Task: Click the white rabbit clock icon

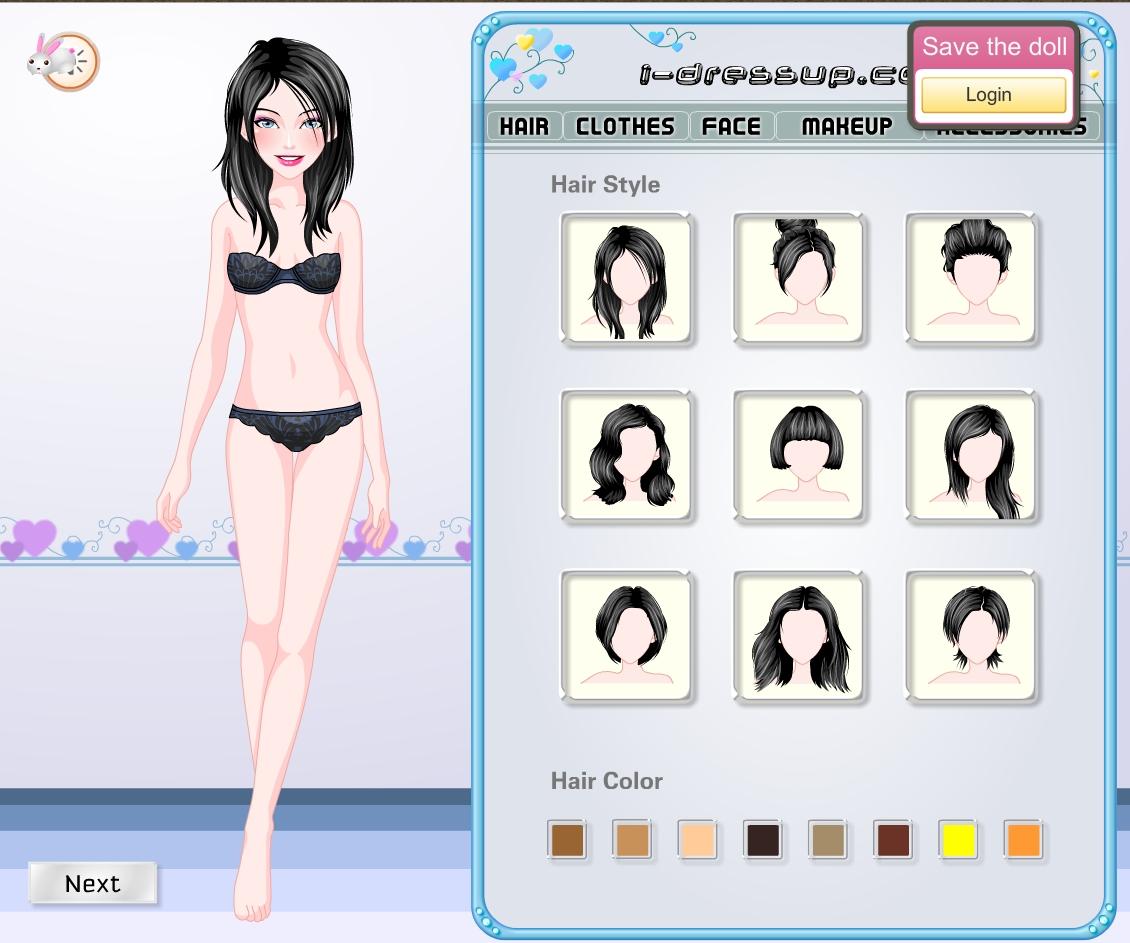Action: [x=62, y=62]
